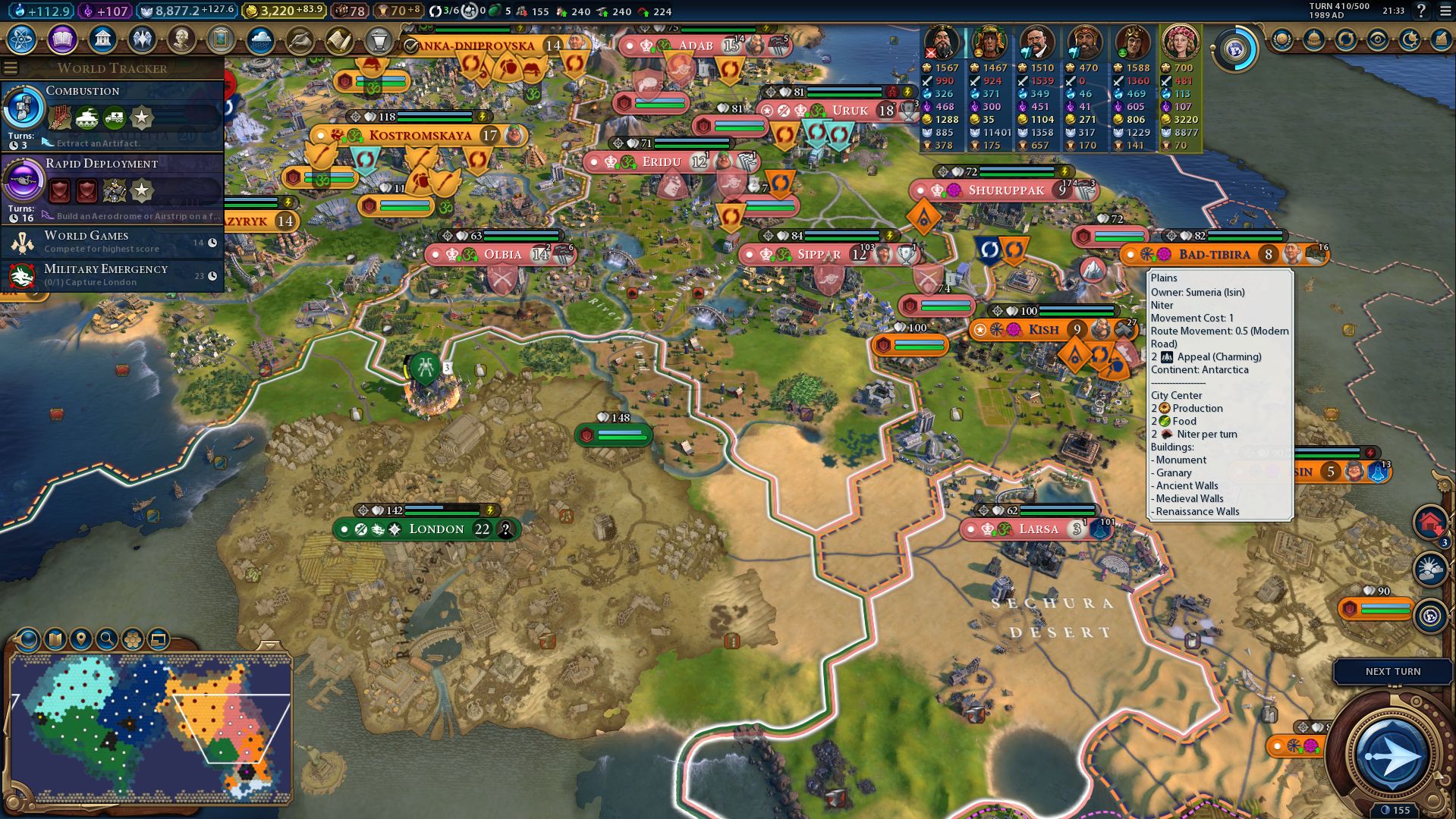Open the Government screen (columned building icon)

pyautogui.click(x=102, y=39)
